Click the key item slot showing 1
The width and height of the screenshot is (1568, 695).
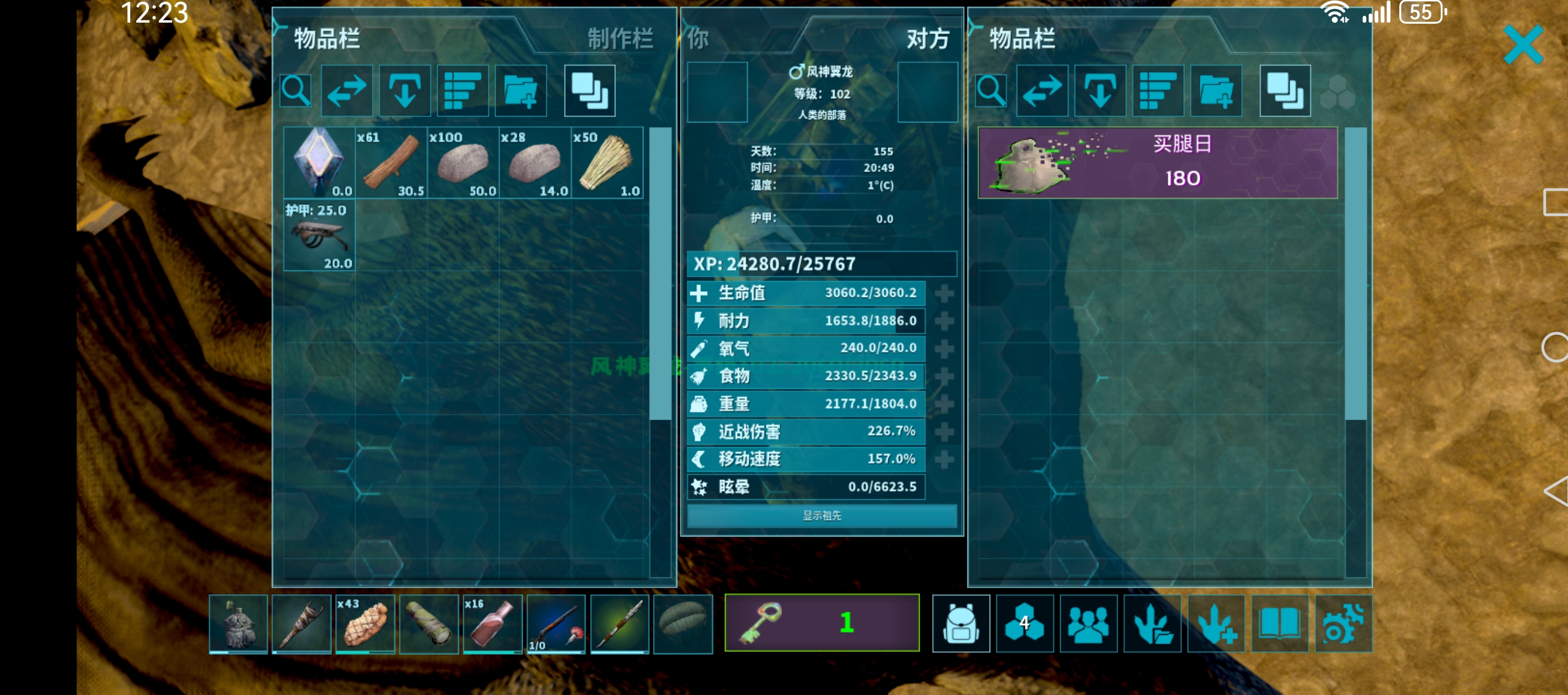pyautogui.click(x=821, y=623)
